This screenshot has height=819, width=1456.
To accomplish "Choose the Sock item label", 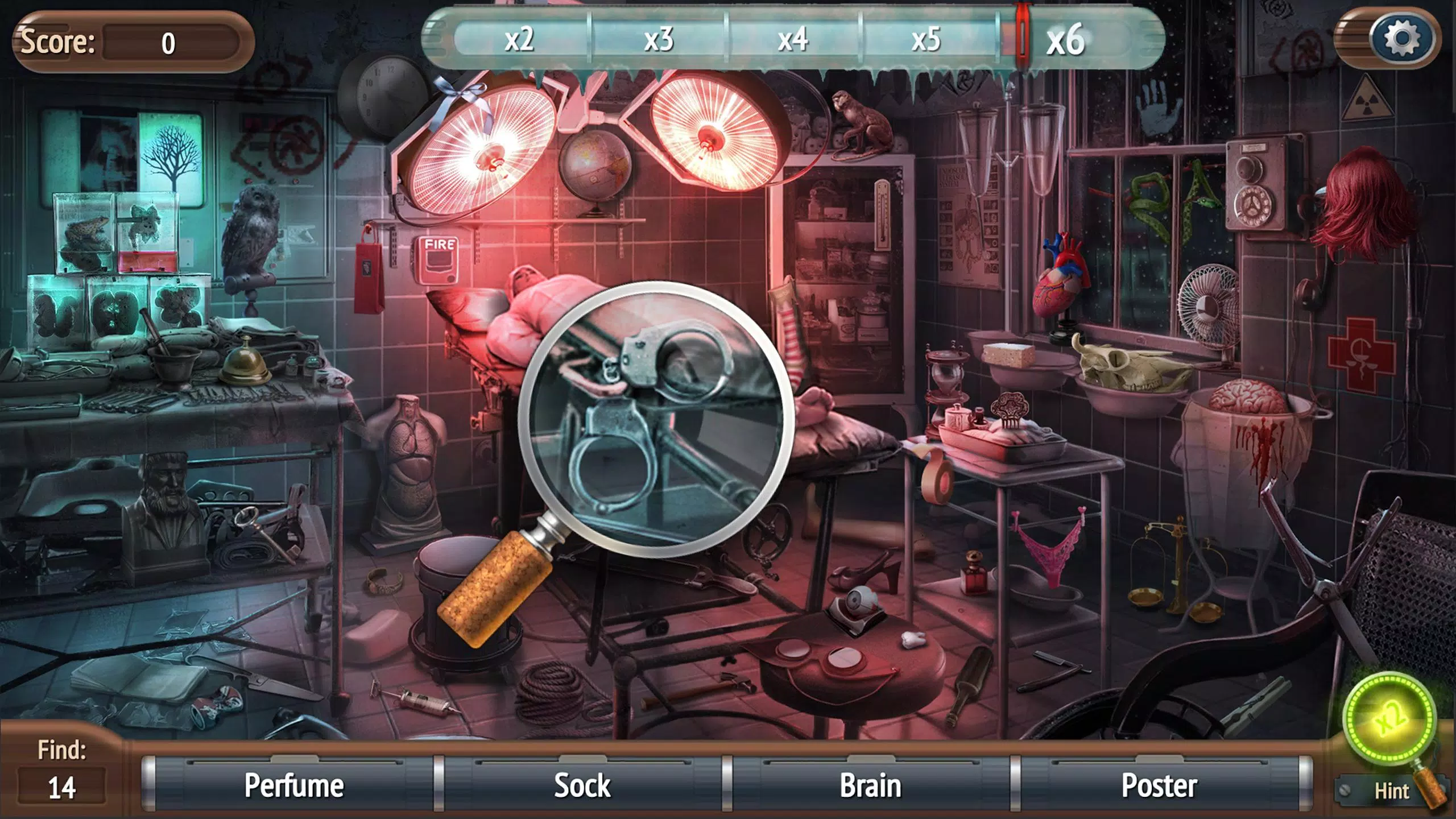I will tap(582, 786).
